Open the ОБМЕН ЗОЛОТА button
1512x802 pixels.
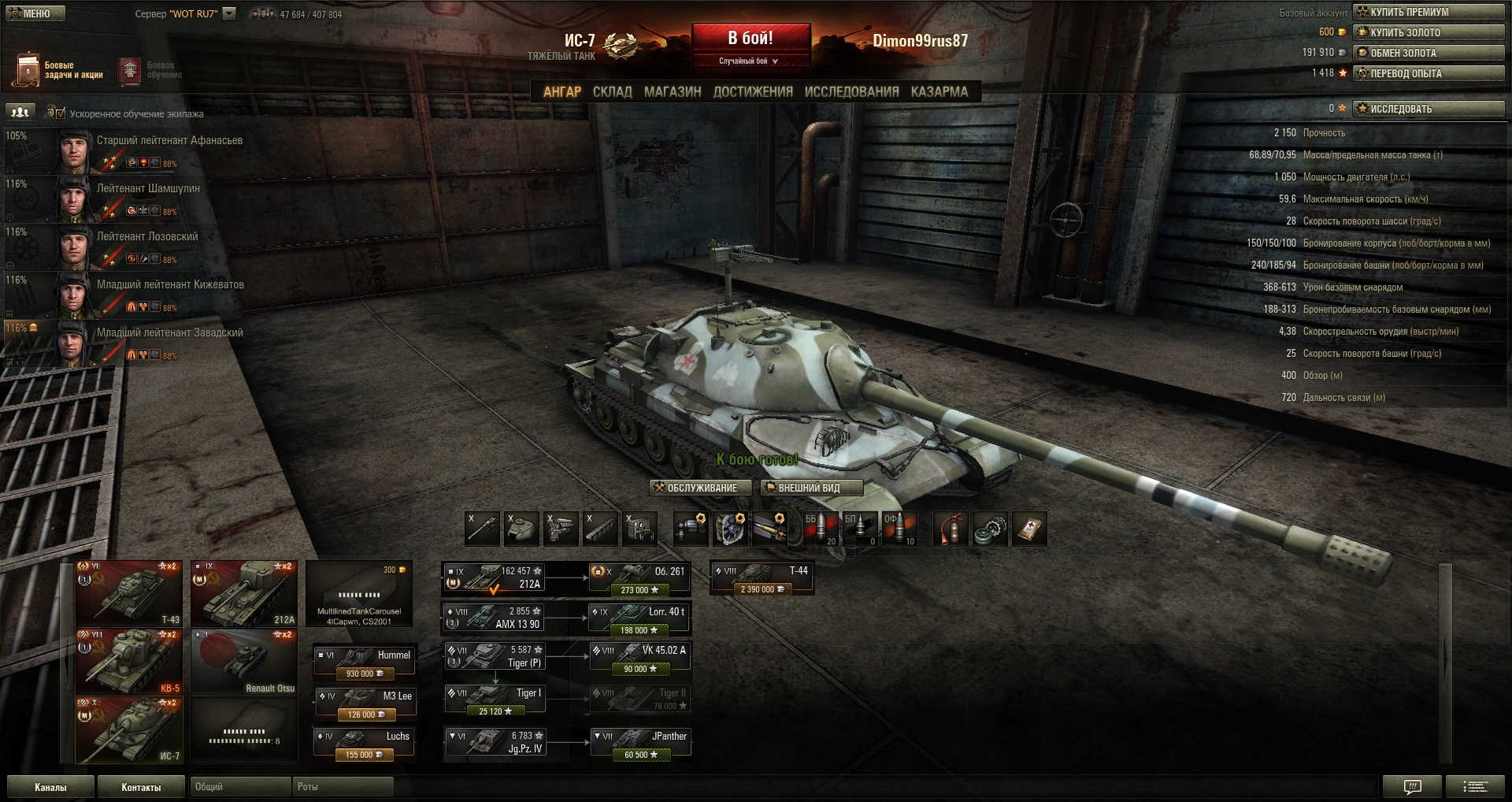(x=1429, y=53)
